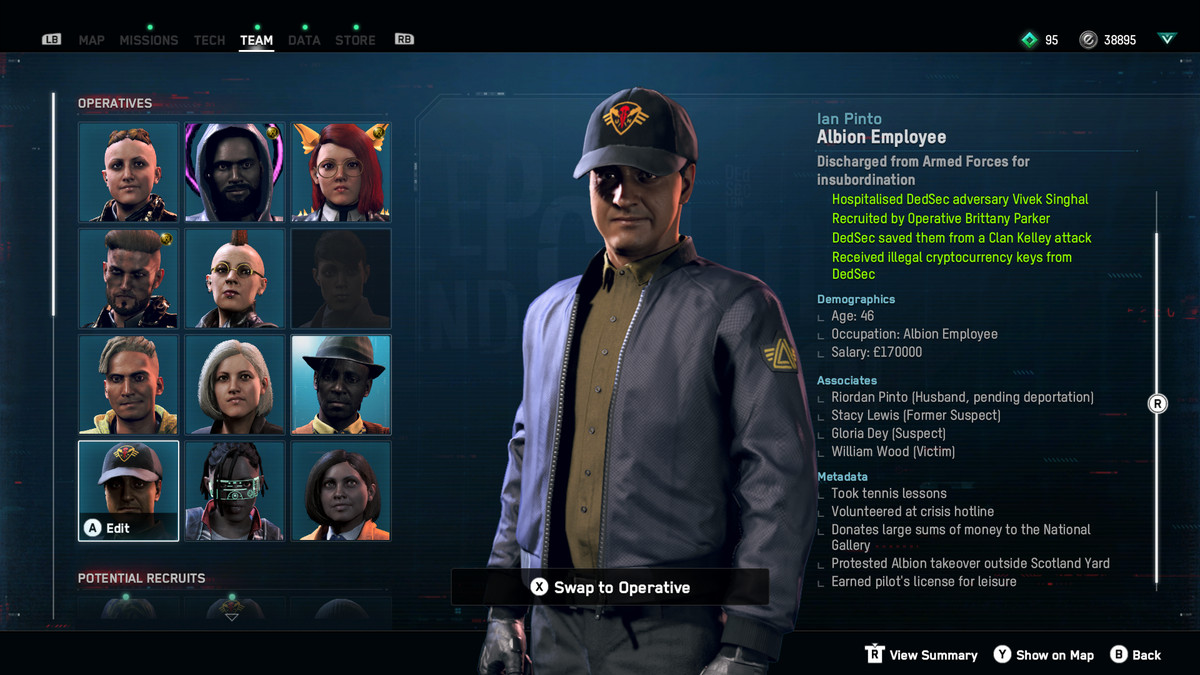Select the TEAM tab
The image size is (1200, 675).
point(256,40)
